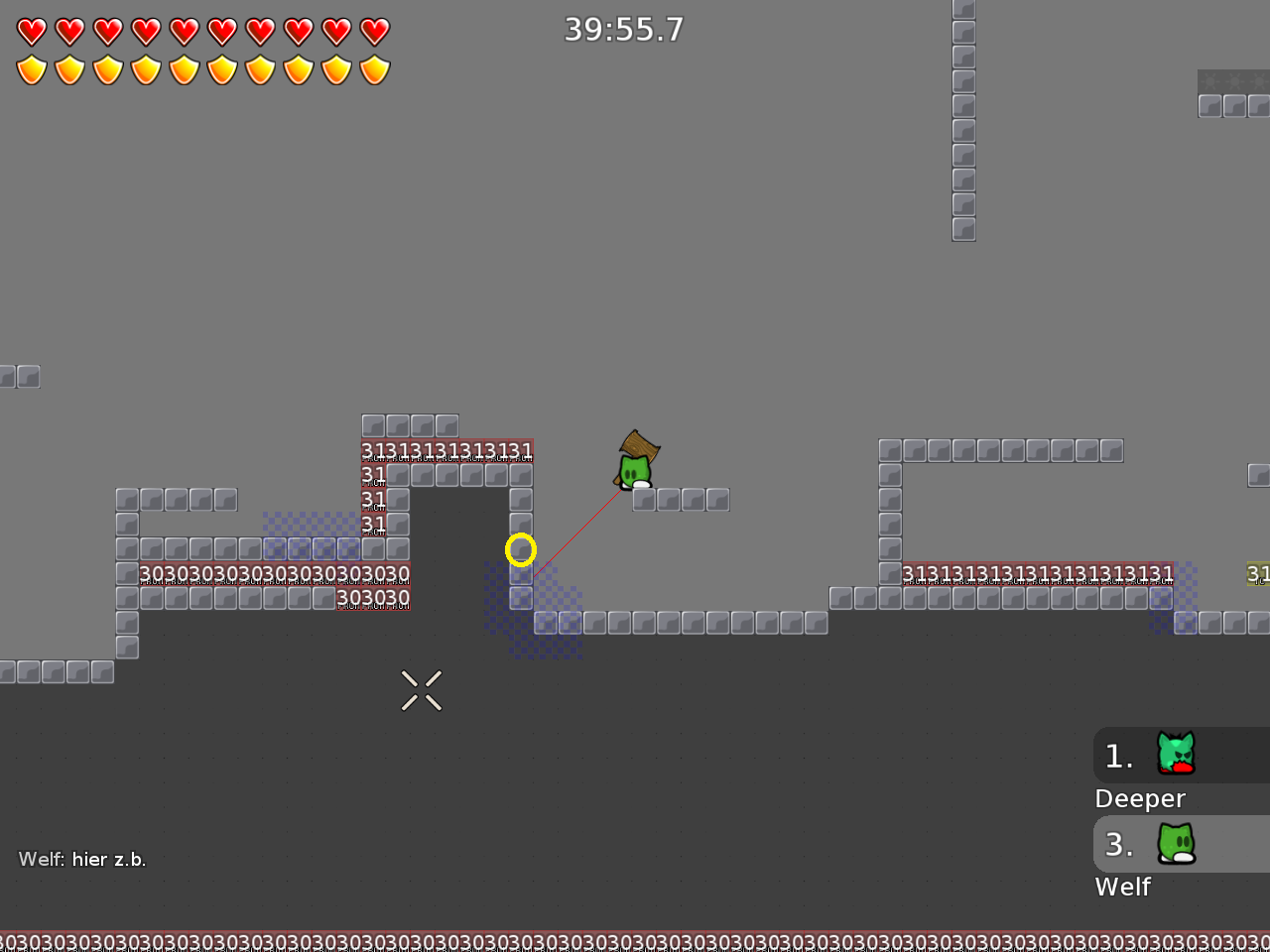Open the entry ranked 1 in the scoreboard

(1119, 756)
